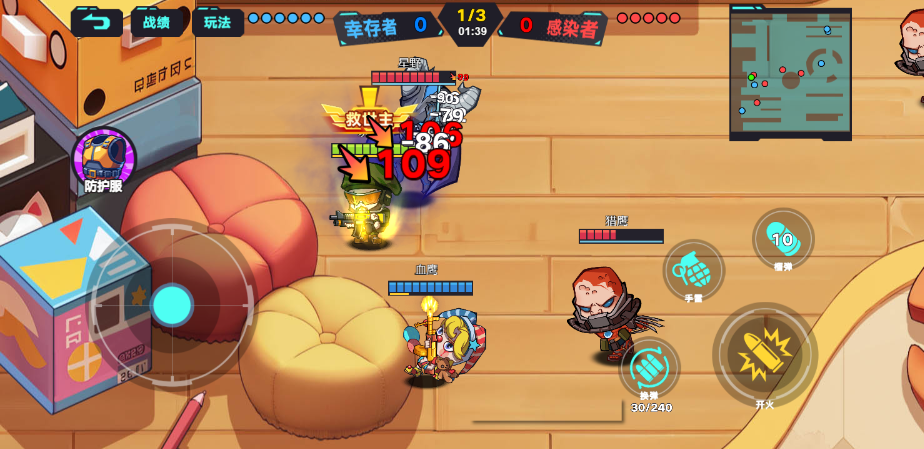Tap the back arrow button
This screenshot has height=449, width=924.
96,22
